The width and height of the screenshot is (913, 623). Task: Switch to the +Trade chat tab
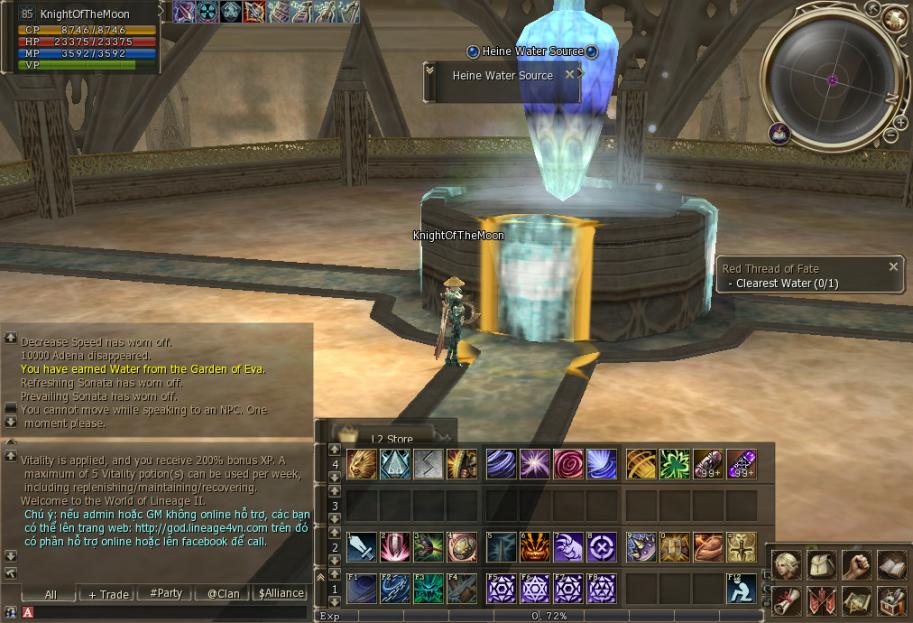click(x=108, y=594)
